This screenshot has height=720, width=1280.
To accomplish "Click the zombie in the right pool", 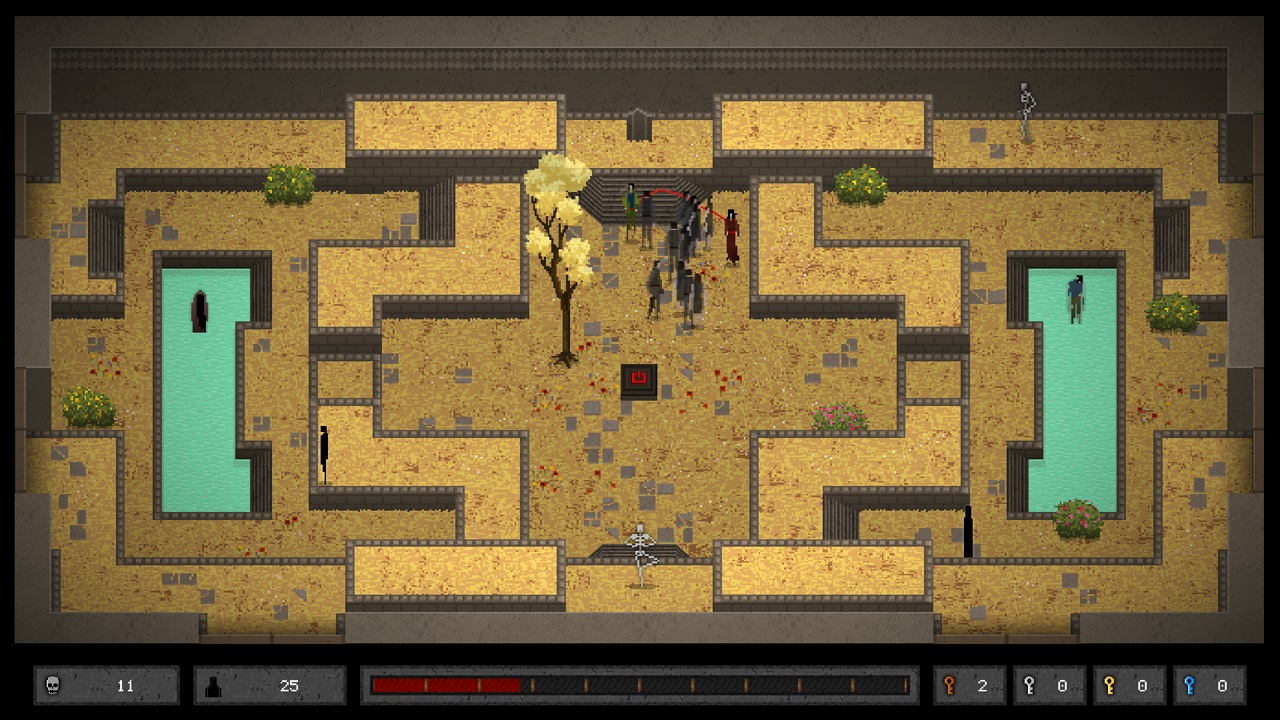I will 1076,300.
